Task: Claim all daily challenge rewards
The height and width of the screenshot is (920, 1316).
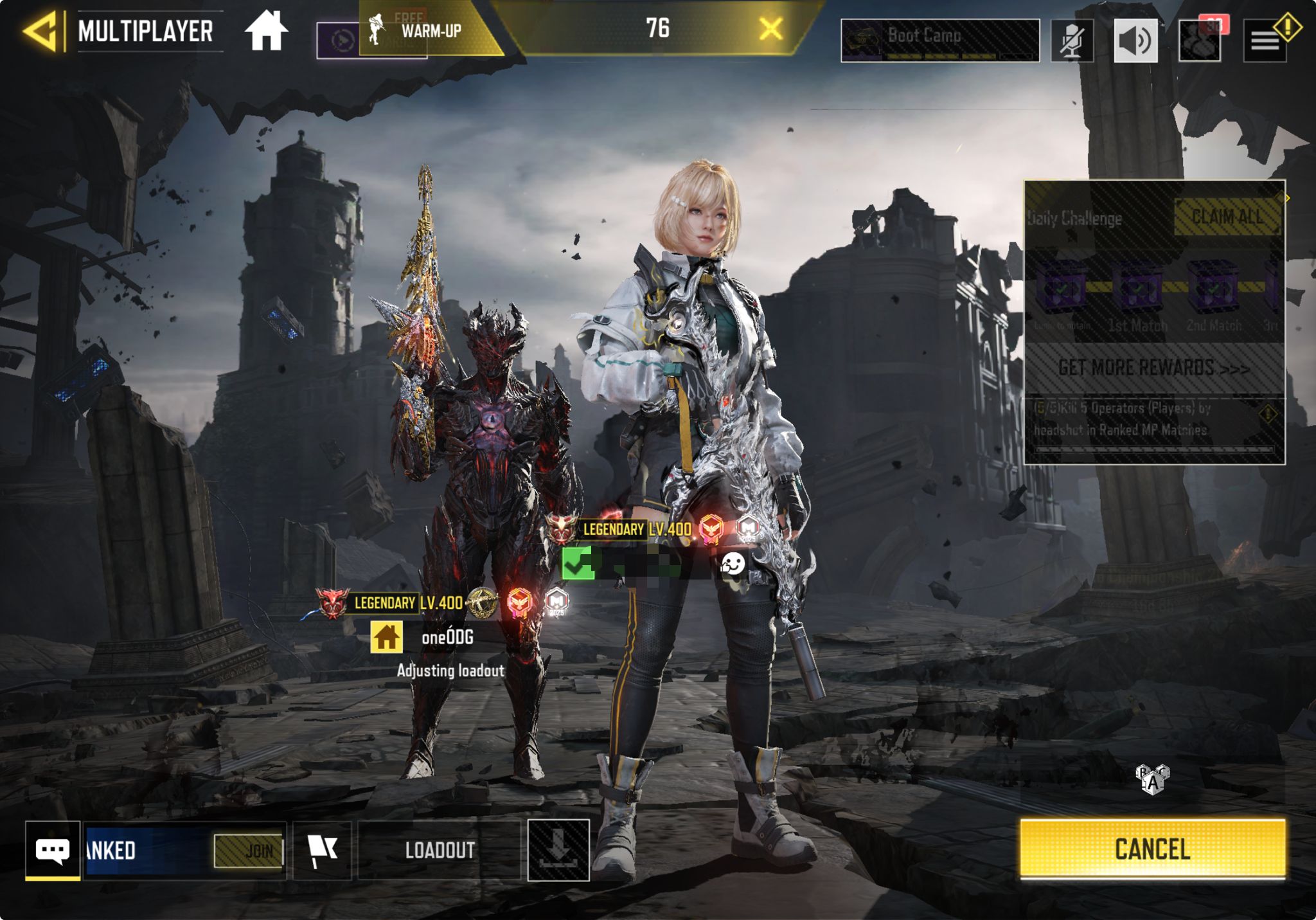Action: pyautogui.click(x=1227, y=217)
